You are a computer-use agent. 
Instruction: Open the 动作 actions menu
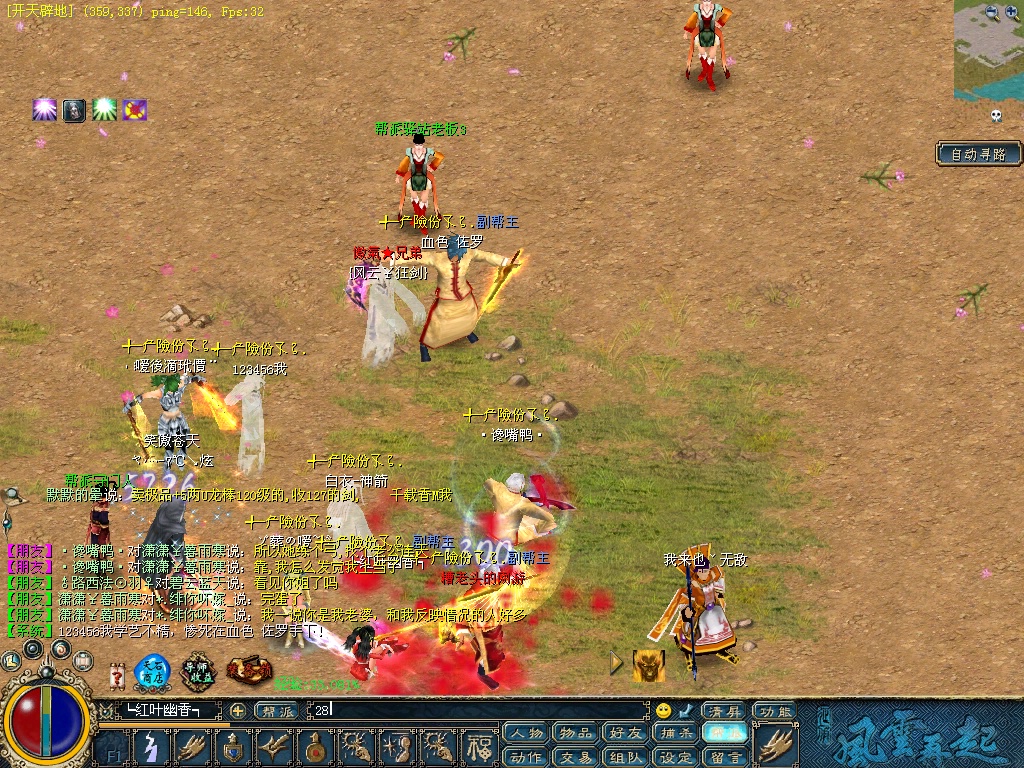click(x=525, y=757)
